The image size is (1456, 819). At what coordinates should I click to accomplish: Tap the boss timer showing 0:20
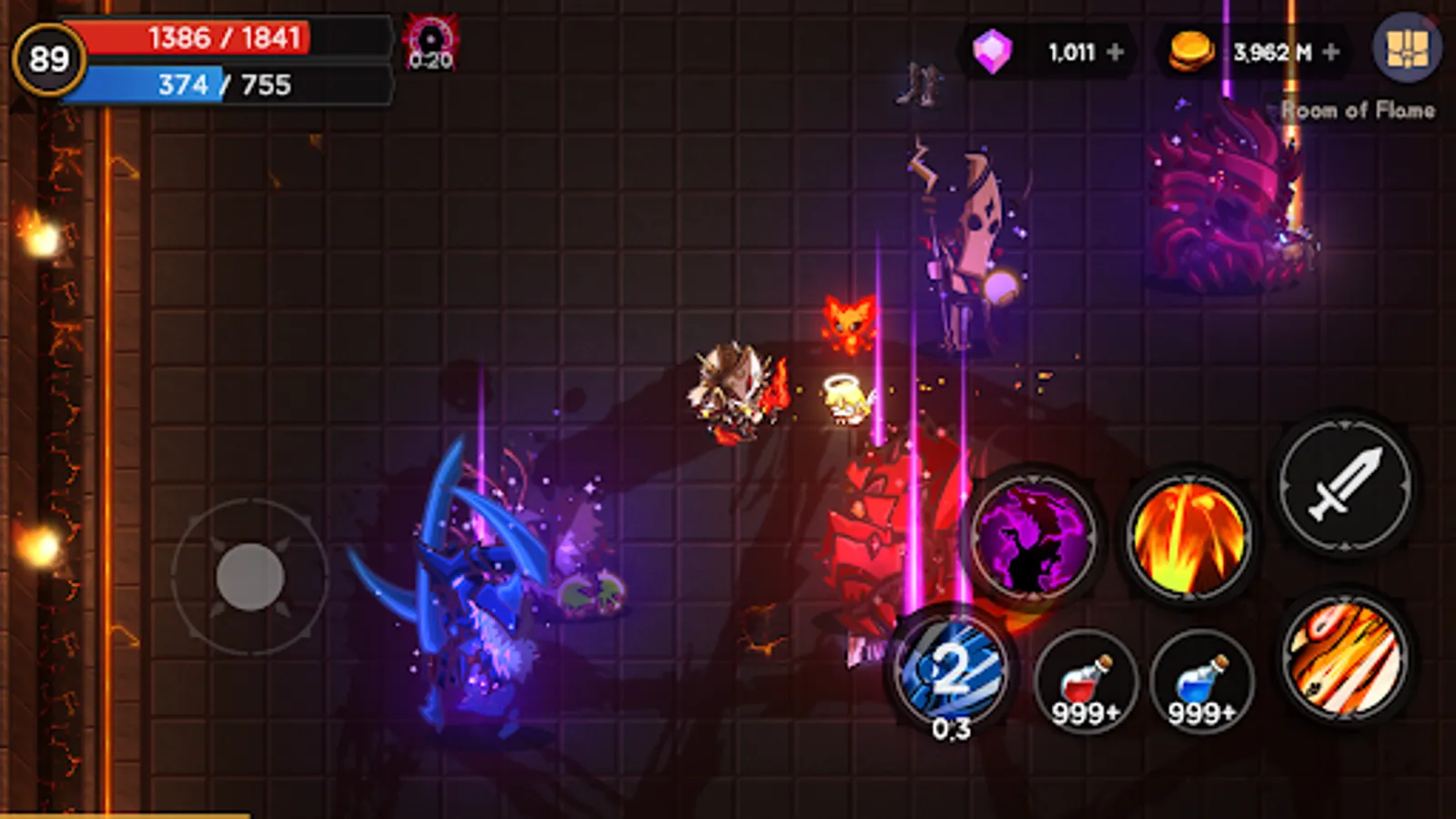coord(428,41)
